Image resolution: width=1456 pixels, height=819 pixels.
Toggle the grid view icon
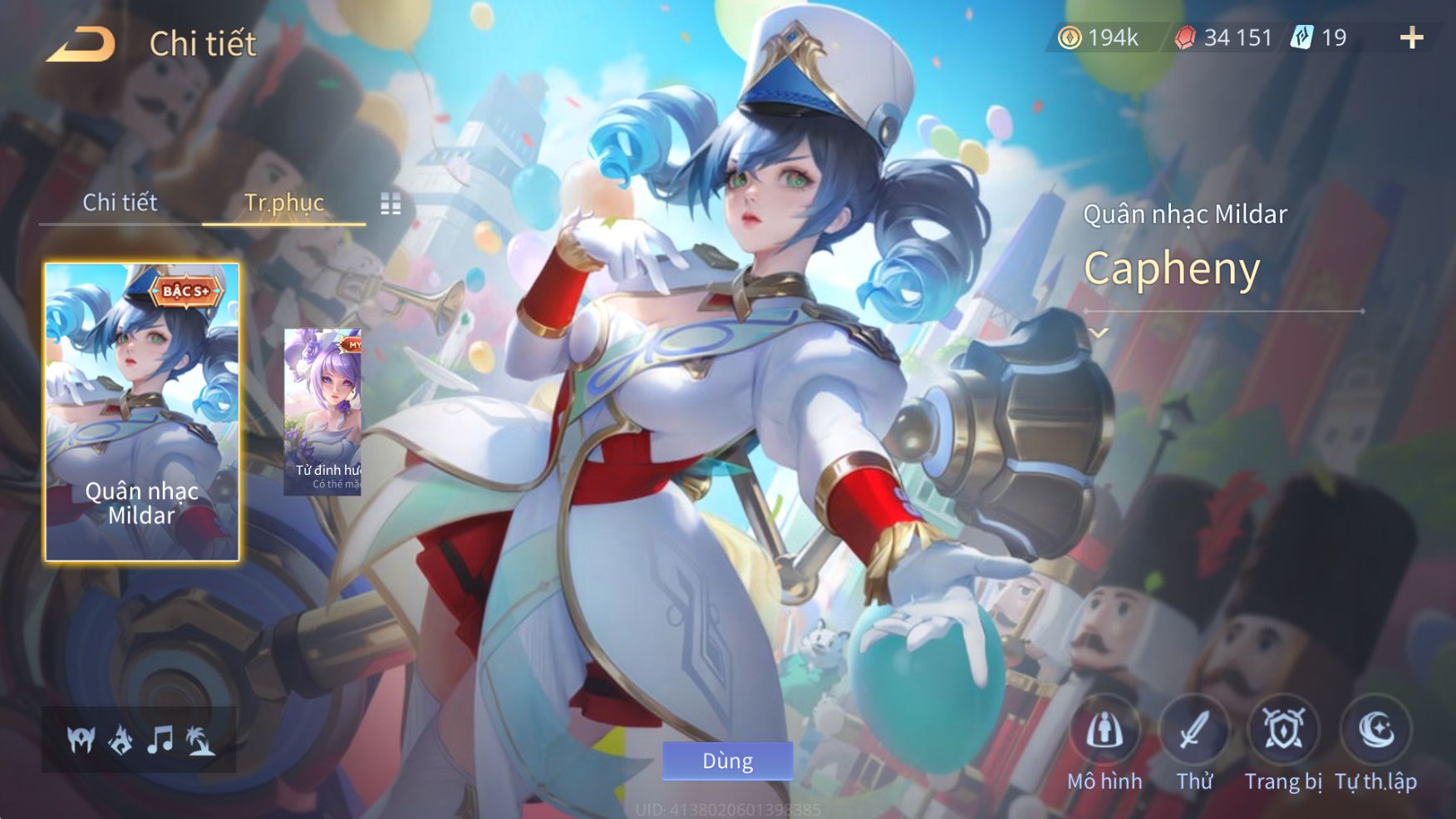pos(391,204)
